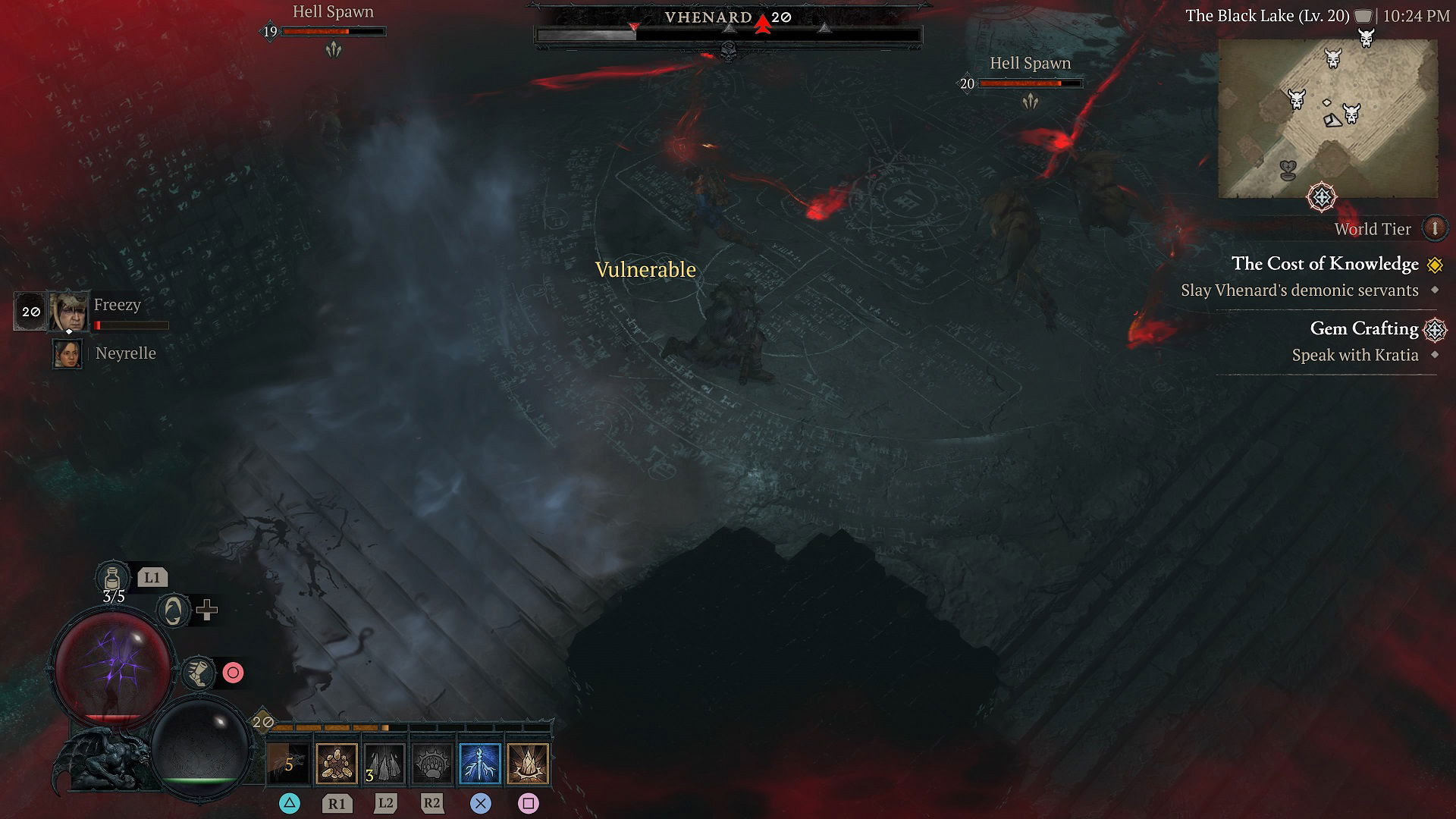Select the Gem Crafting quest tracker
The height and width of the screenshot is (819, 1456).
[1363, 328]
